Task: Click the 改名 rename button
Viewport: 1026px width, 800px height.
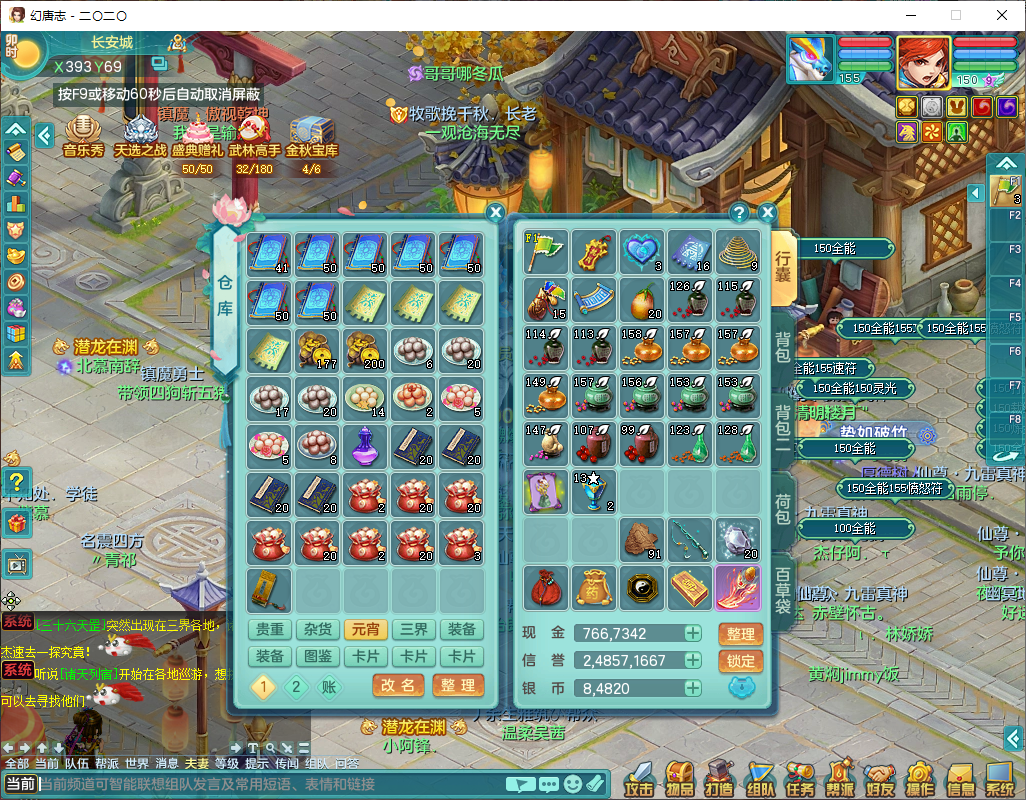Action: [x=398, y=686]
